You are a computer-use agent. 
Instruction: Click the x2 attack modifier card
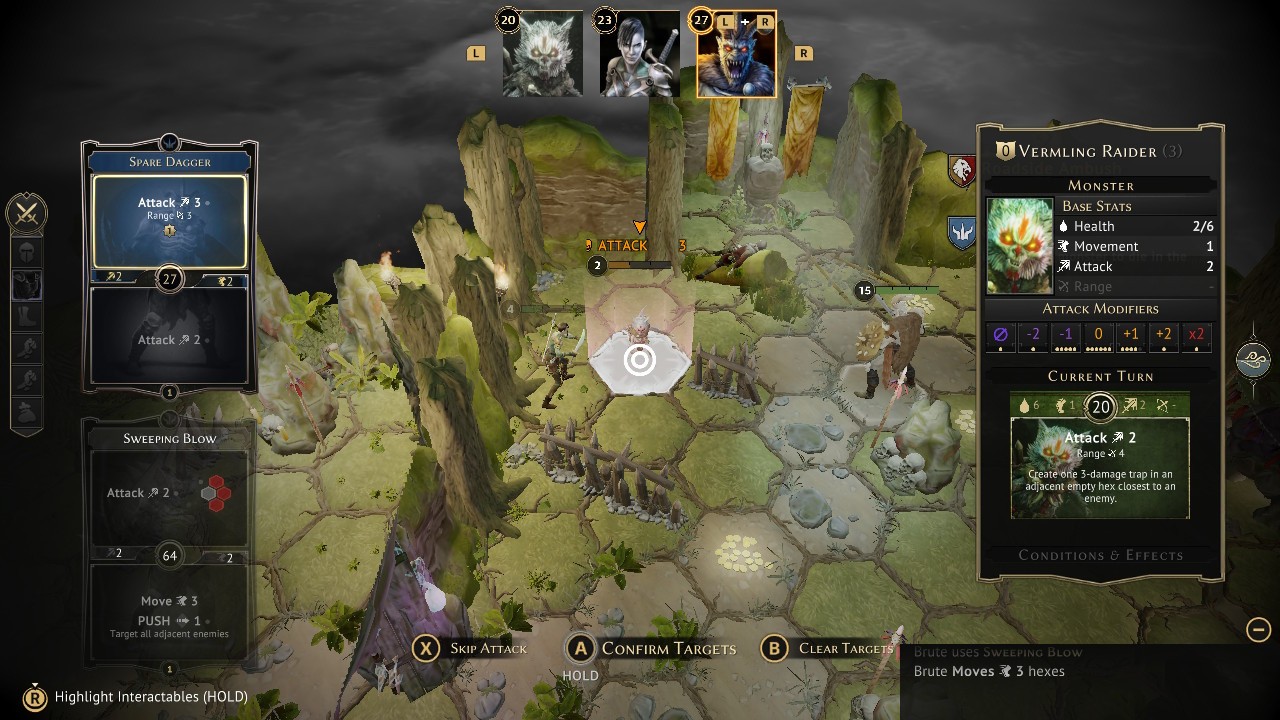coord(1196,337)
